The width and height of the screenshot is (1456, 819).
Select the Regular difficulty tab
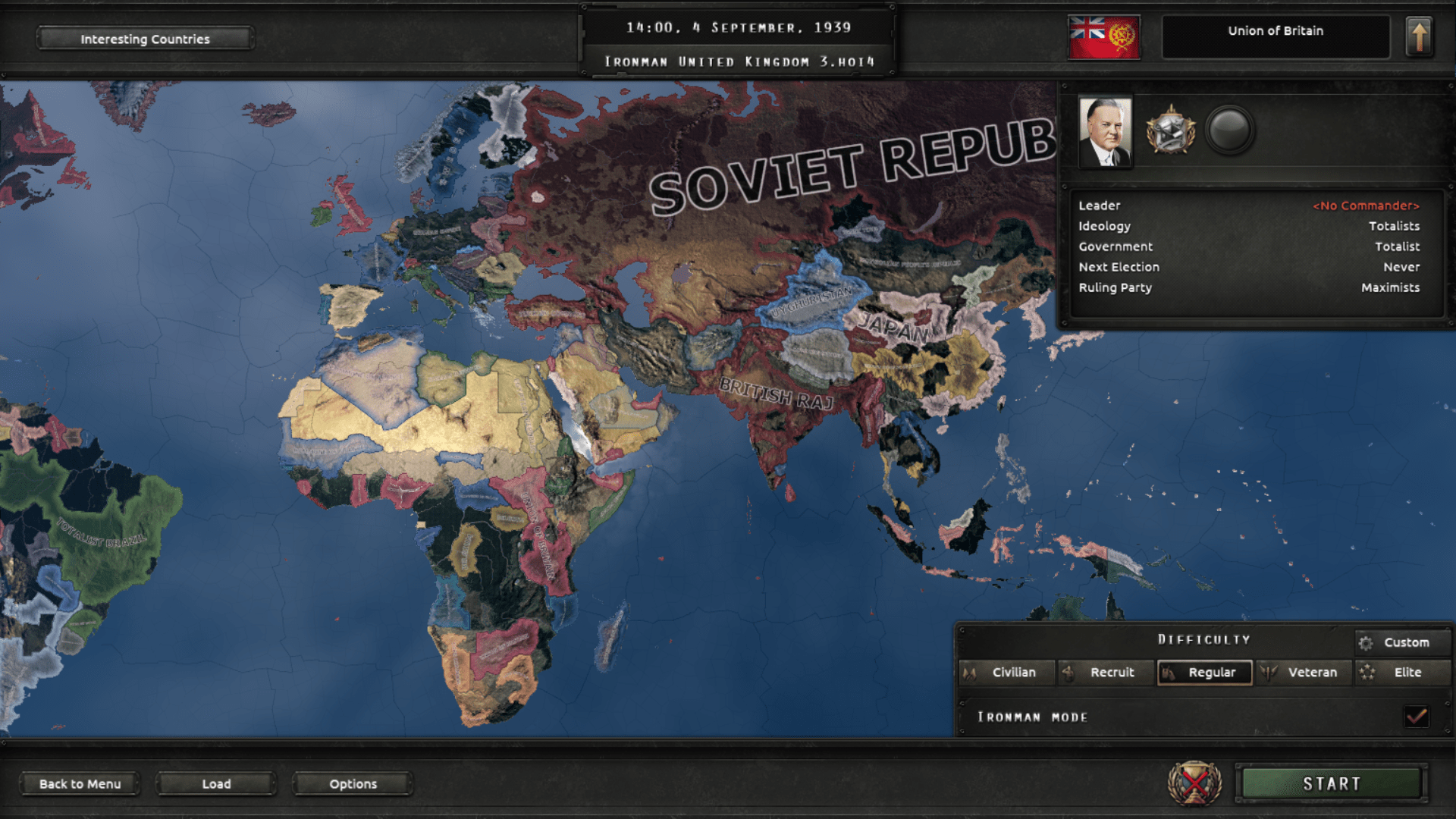point(1204,672)
